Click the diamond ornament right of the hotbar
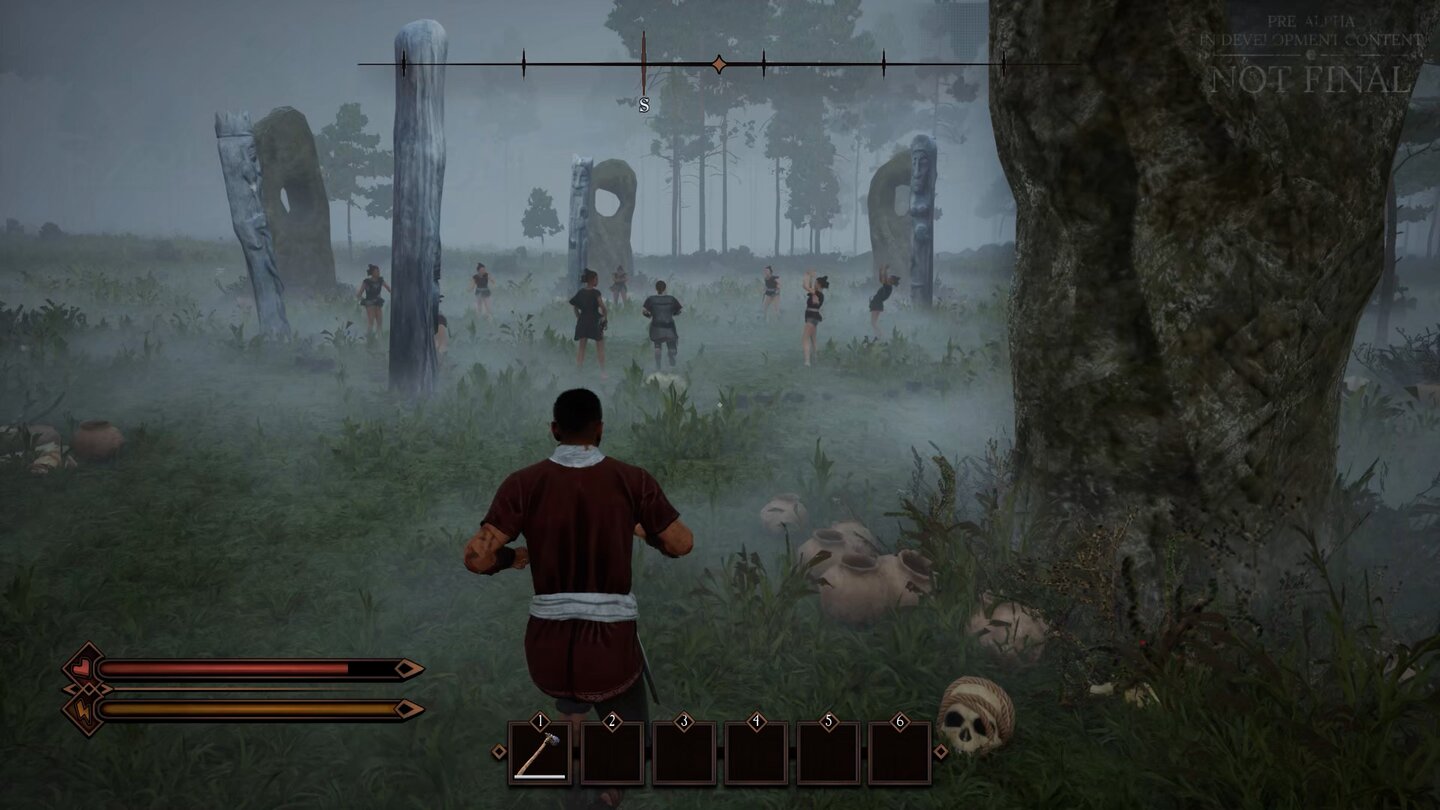 (x=941, y=751)
